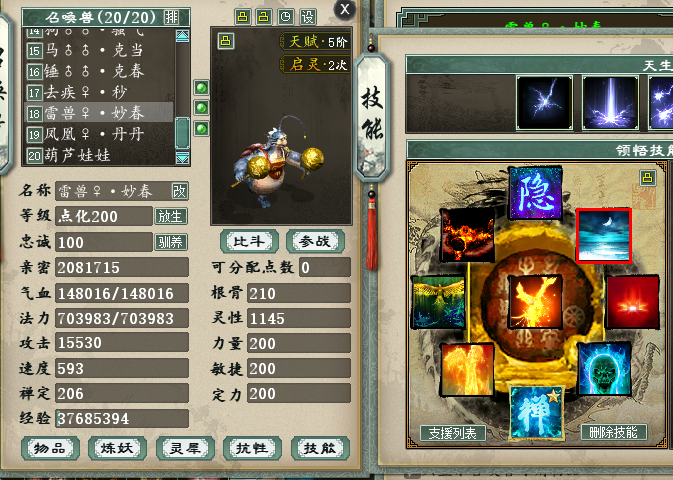Select the red-bordered moonlit sea skill
The image size is (673, 480).
[603, 236]
